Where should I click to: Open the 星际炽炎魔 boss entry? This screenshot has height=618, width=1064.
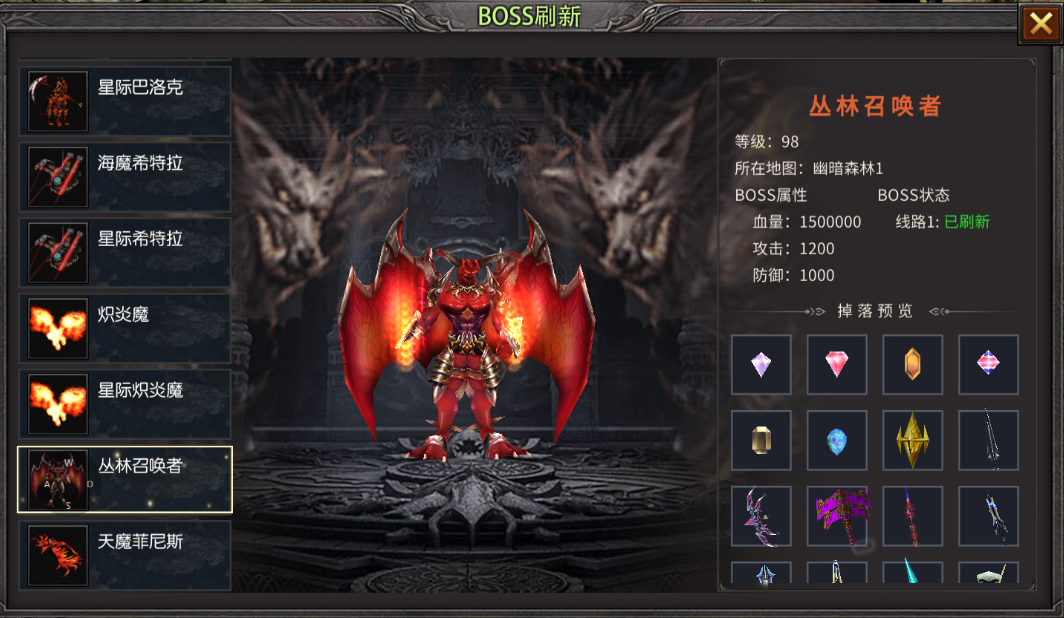(125, 404)
